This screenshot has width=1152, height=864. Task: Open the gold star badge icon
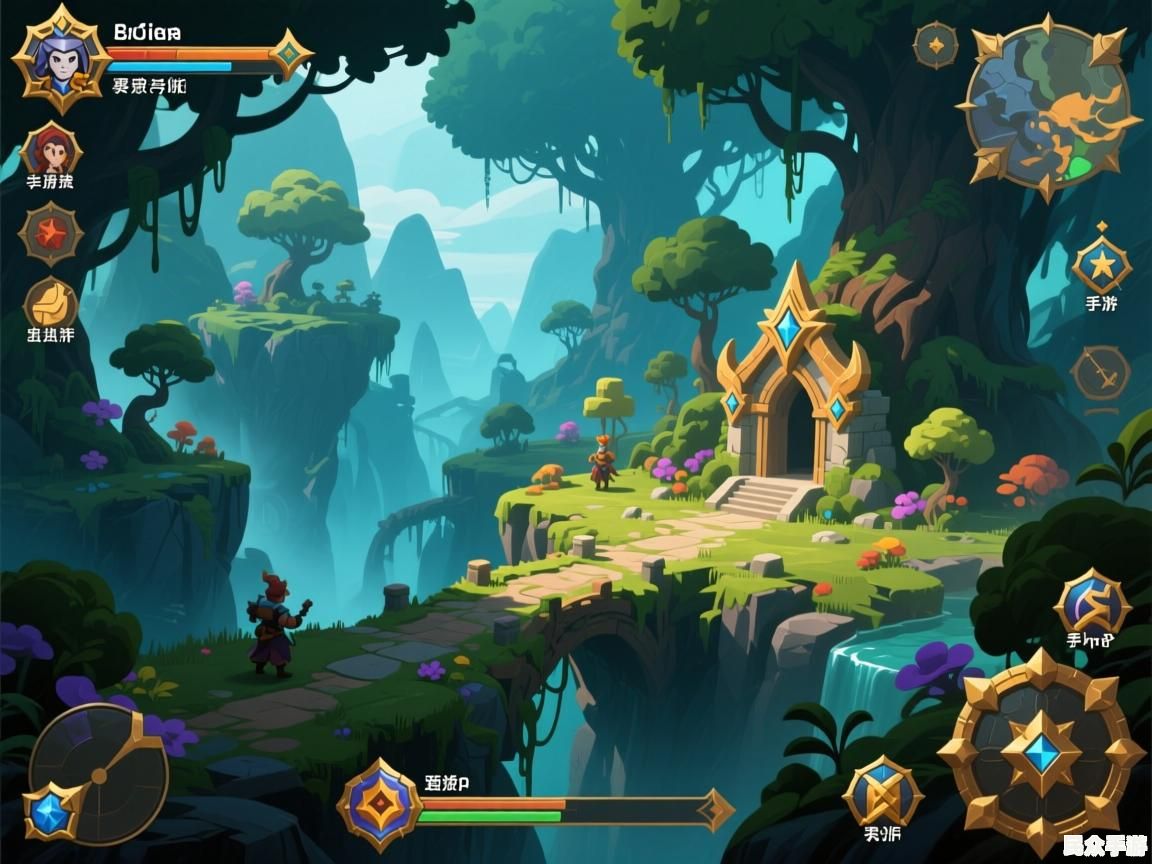click(x=1101, y=266)
